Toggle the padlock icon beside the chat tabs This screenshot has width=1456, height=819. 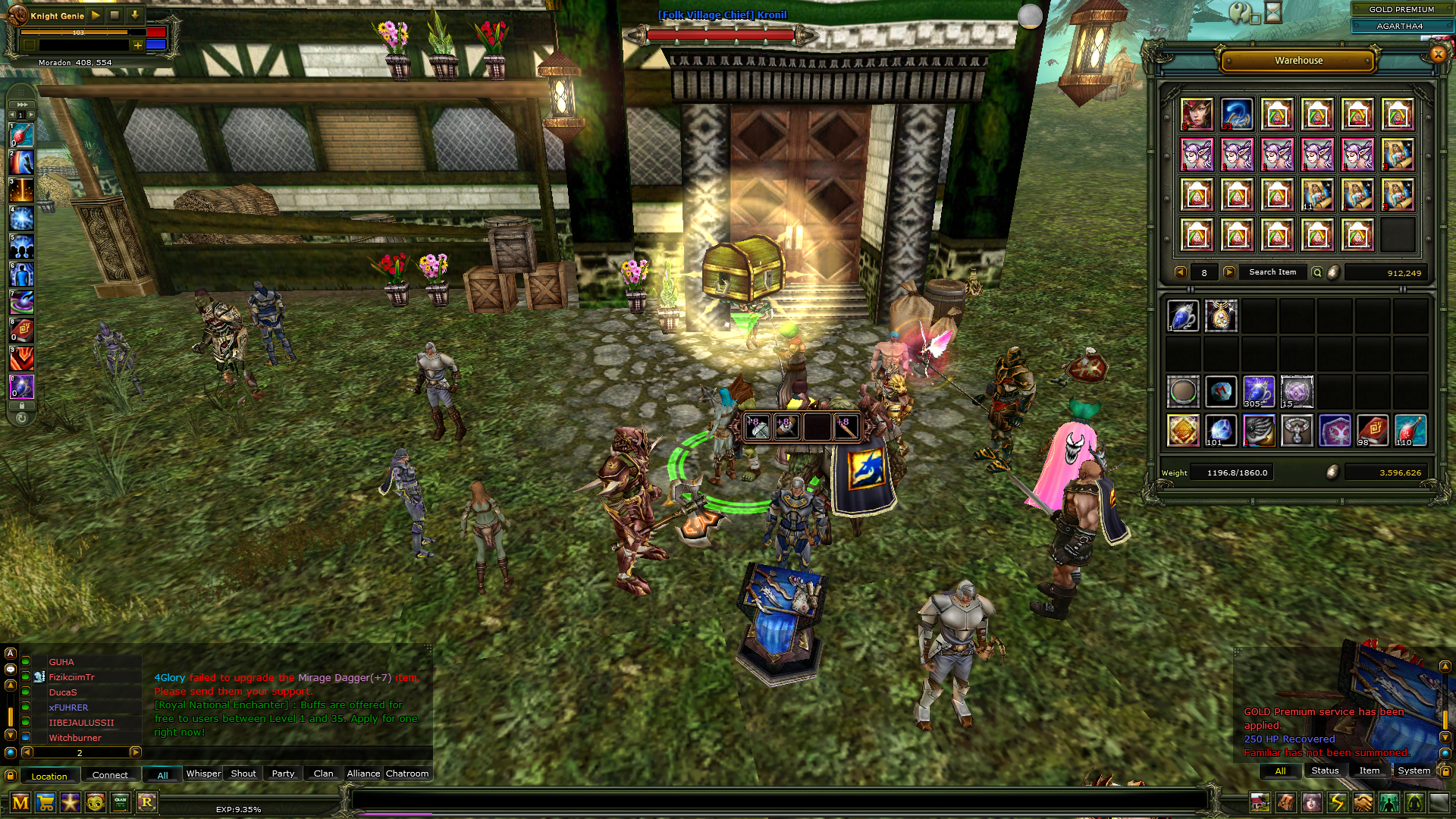point(8,774)
